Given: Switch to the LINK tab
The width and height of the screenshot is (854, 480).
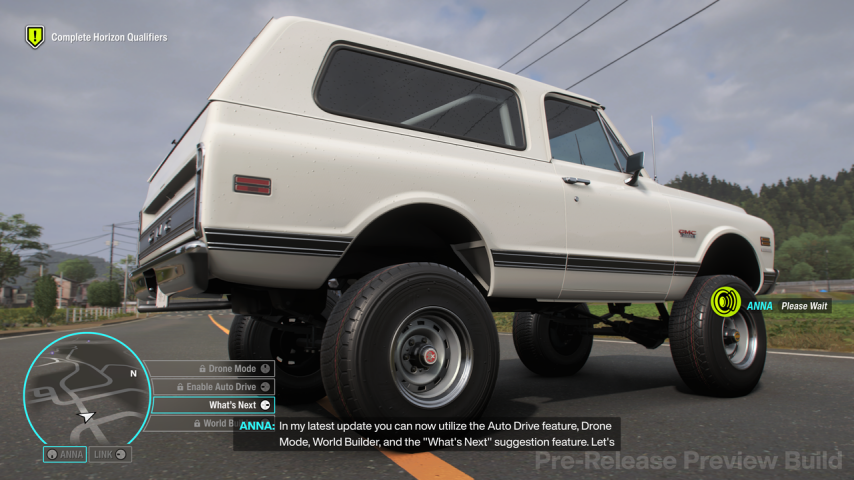Looking at the screenshot, I should click(110, 454).
